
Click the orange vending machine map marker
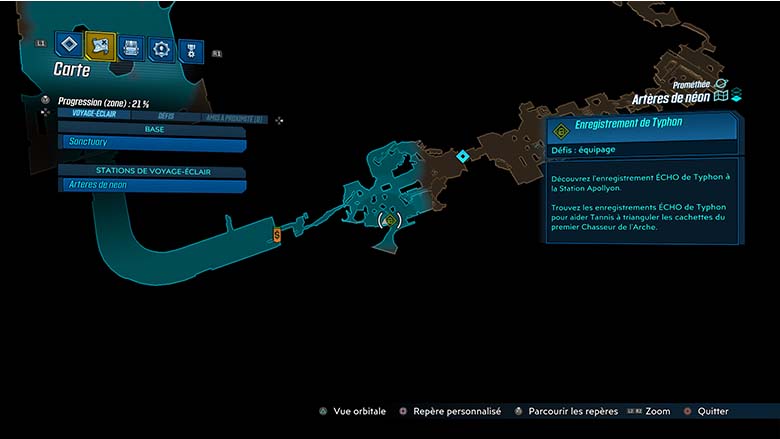pos(277,234)
